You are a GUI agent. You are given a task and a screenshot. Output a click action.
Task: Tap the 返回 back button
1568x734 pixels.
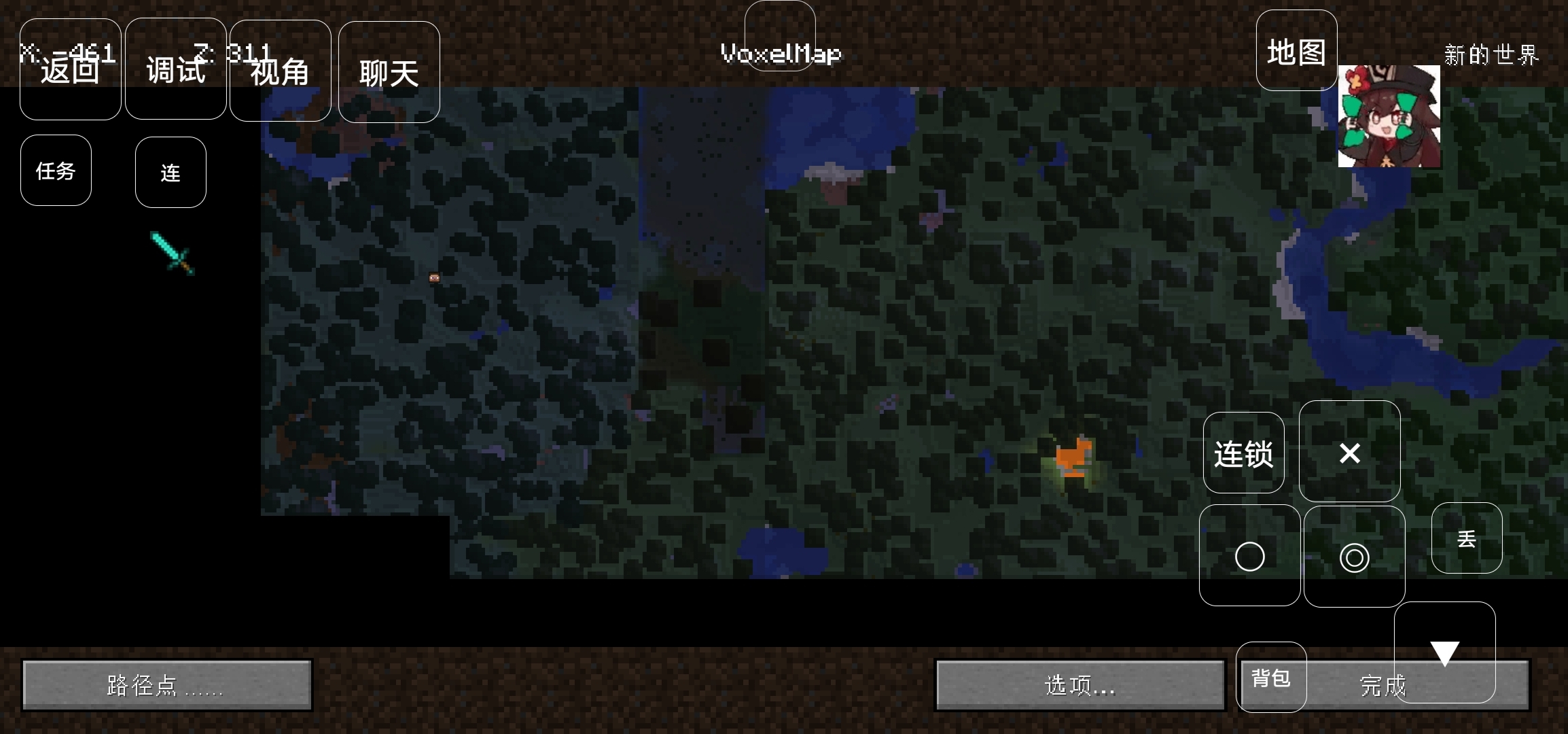pyautogui.click(x=70, y=69)
